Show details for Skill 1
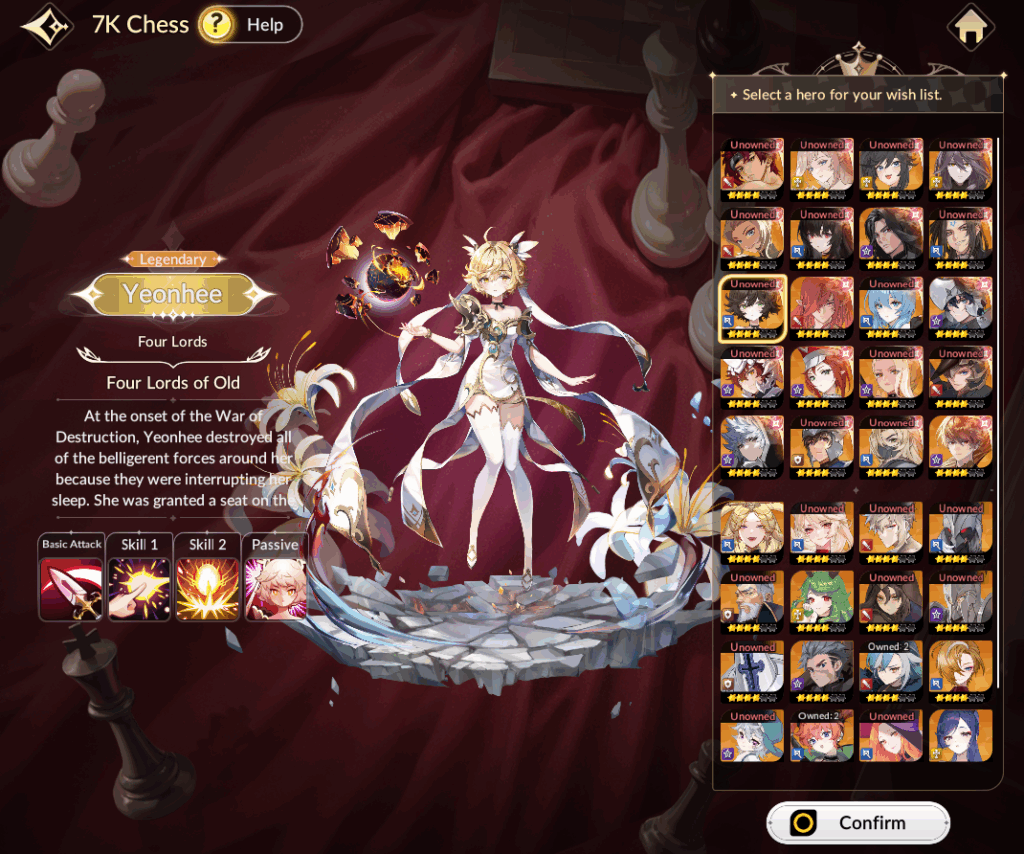 139,588
